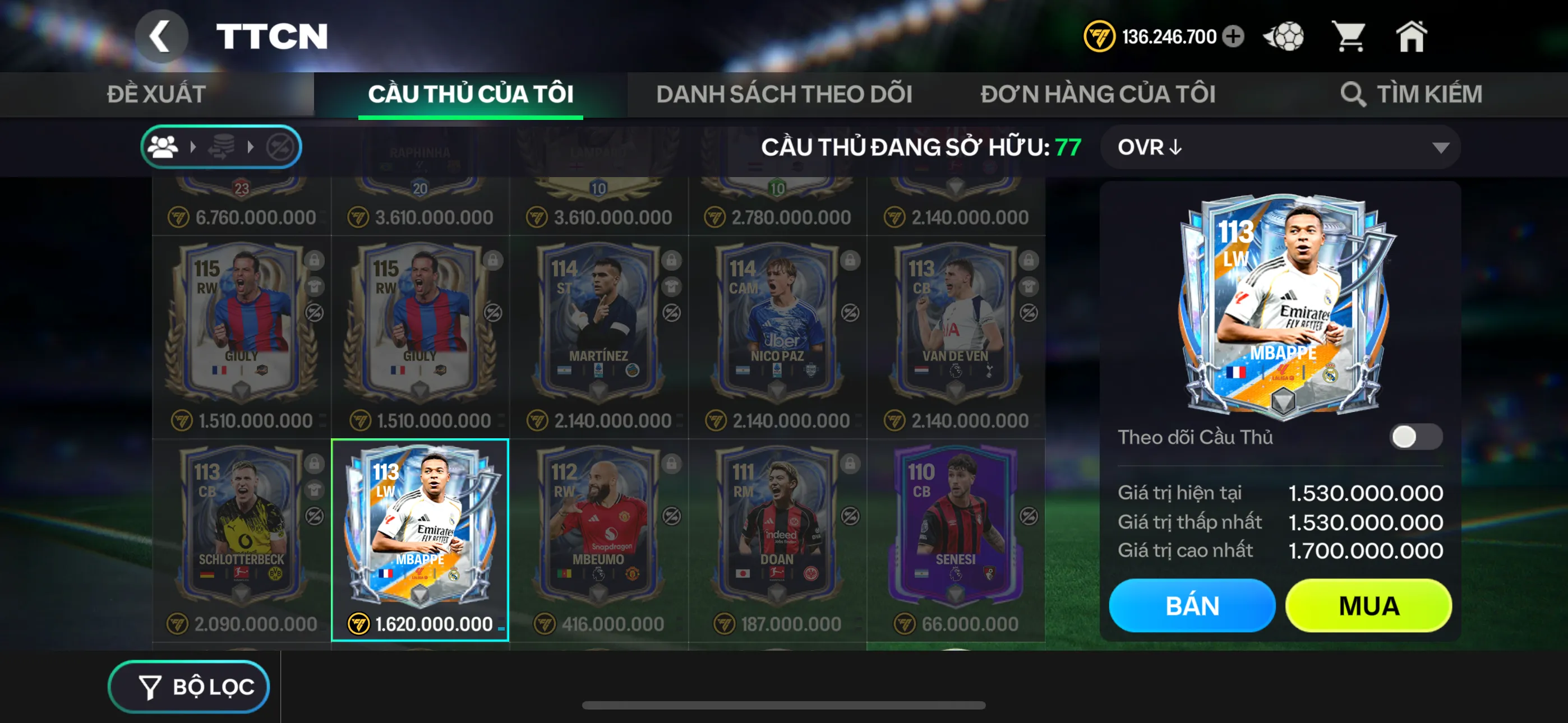1568x723 pixels.
Task: Tap the no-trade icon on Mbeumo's card
Action: 671,516
